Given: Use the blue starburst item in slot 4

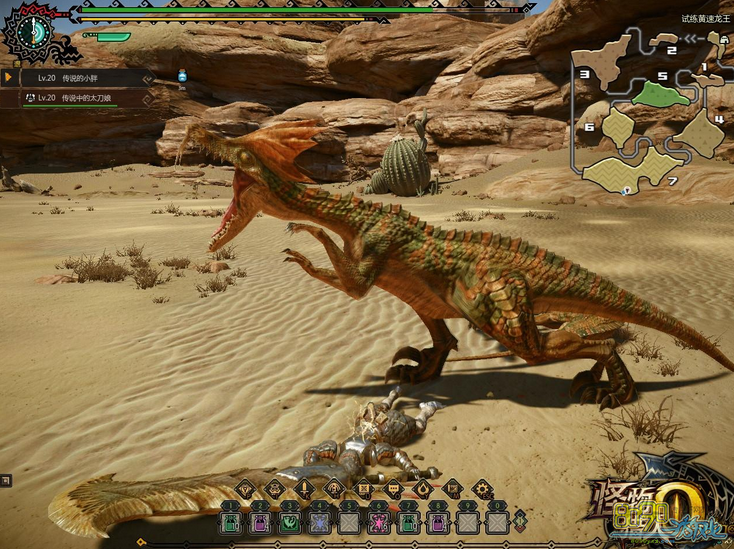Looking at the screenshot, I should click(x=319, y=521).
